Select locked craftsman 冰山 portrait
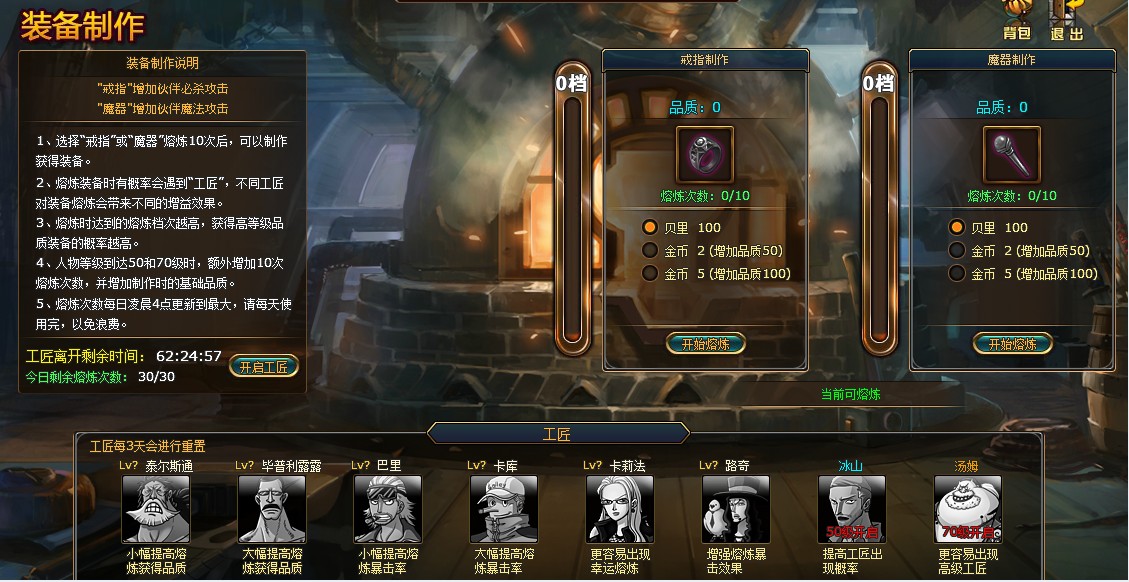This screenshot has width=1129, height=582. [852, 509]
